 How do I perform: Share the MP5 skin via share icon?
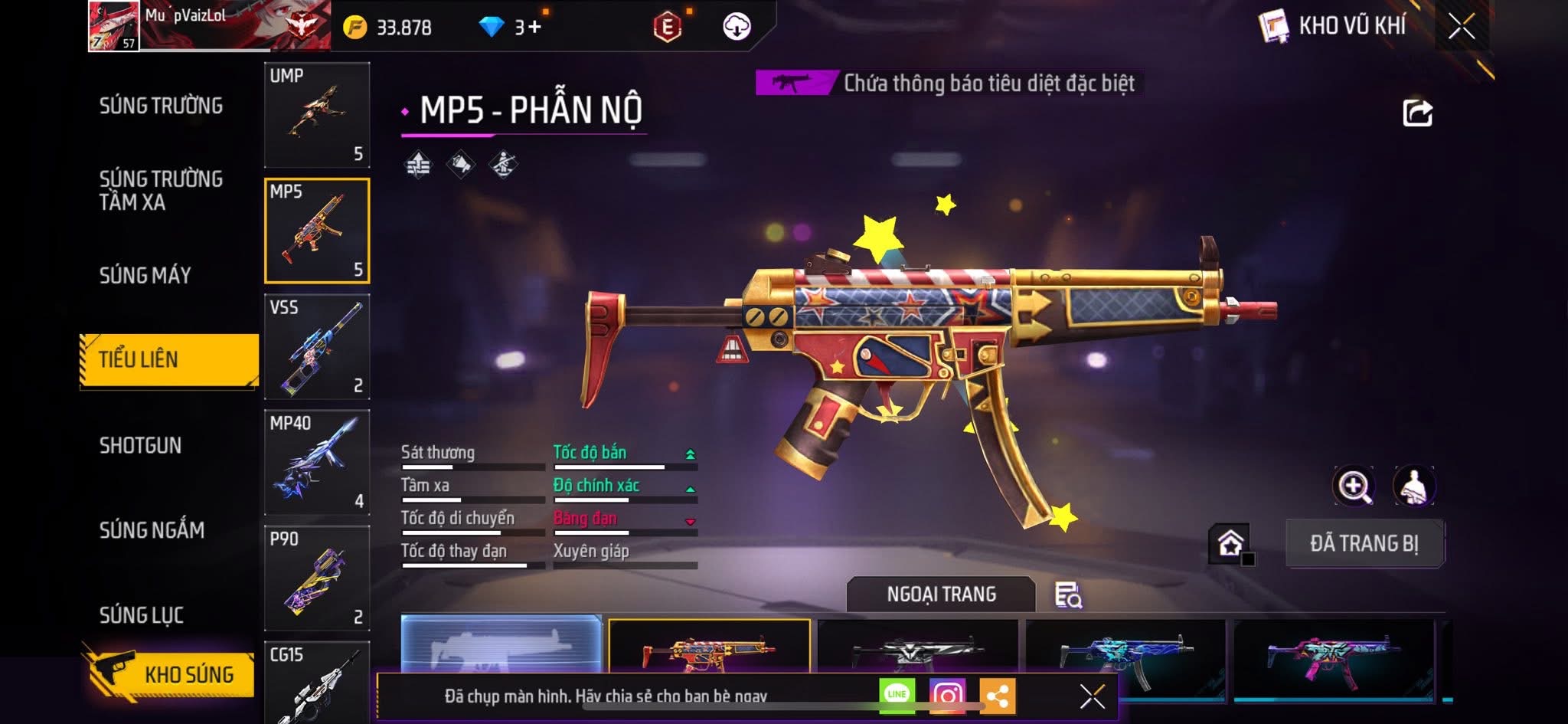point(1417,113)
